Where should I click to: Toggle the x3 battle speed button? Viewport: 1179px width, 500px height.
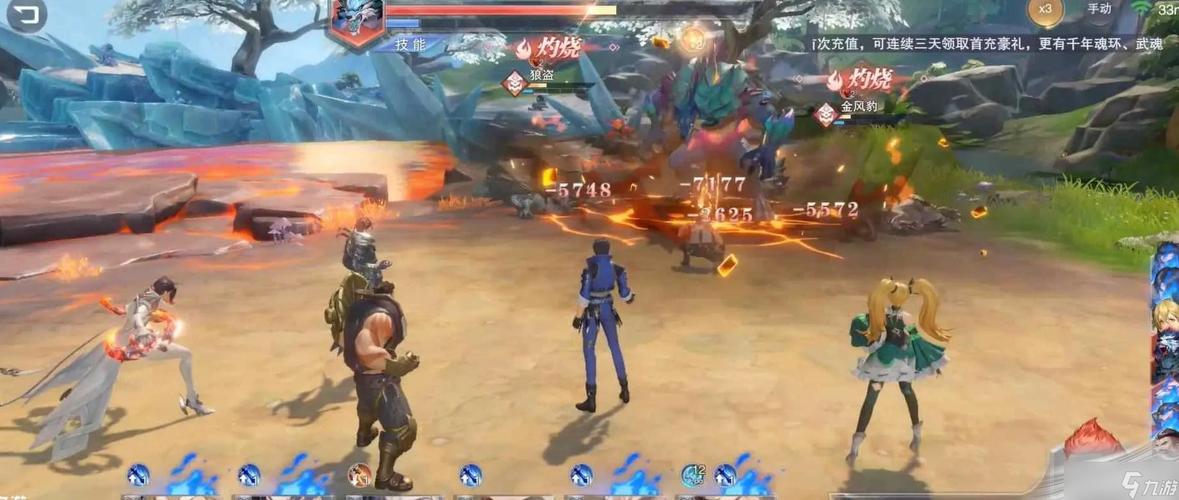coord(1046,10)
